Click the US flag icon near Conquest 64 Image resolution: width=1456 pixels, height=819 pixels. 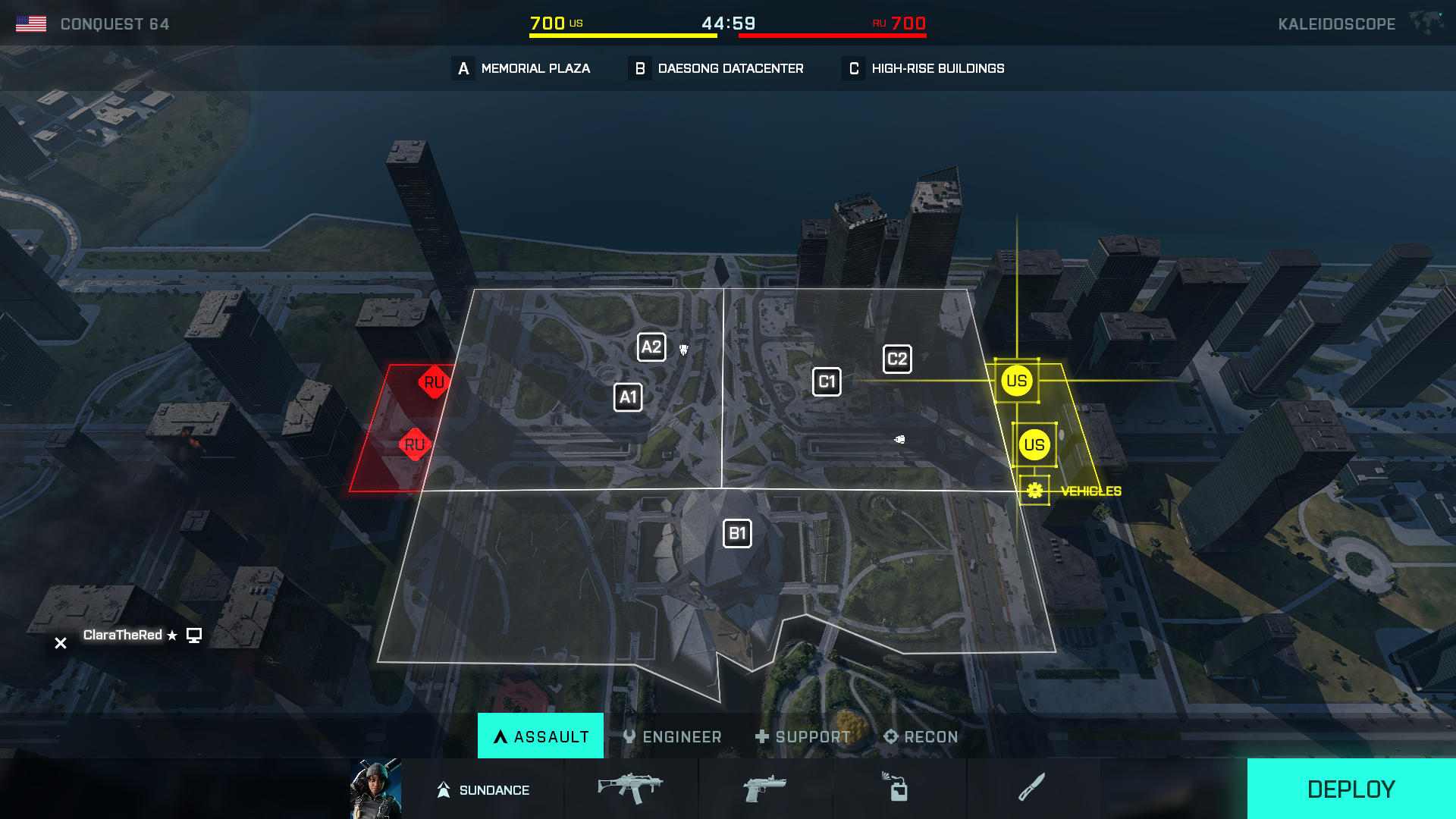pyautogui.click(x=32, y=23)
